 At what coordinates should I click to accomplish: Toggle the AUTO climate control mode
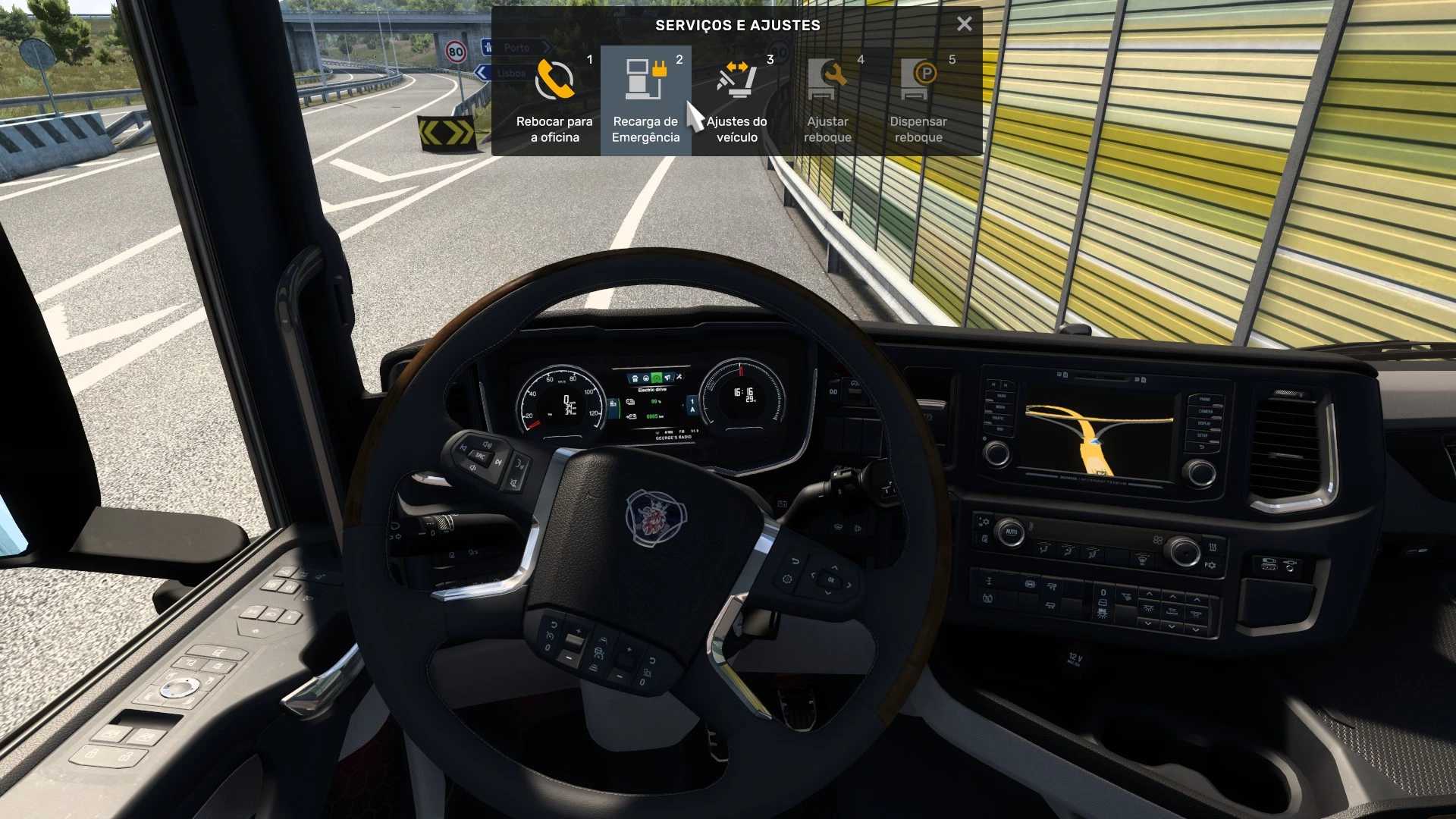[1012, 532]
